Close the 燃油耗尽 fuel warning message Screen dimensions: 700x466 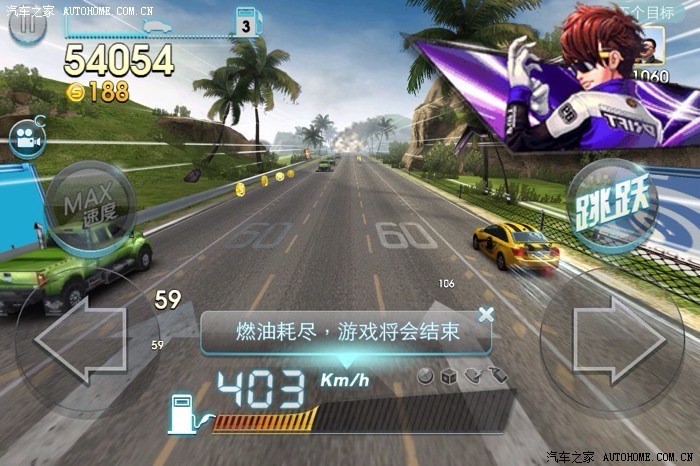[x=486, y=314]
